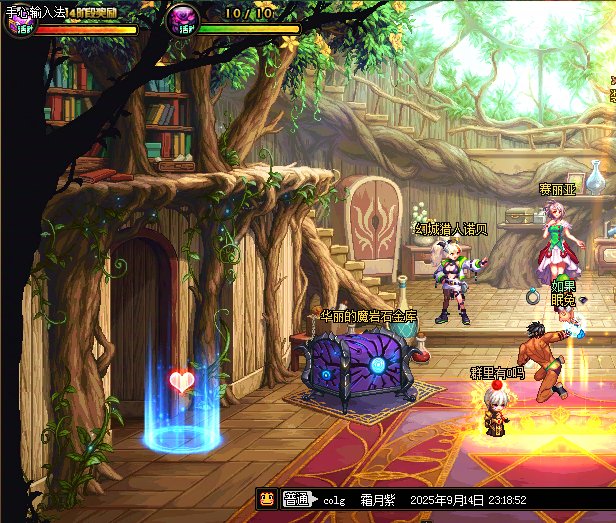Open the emoji face icon in chat bar
The height and width of the screenshot is (523, 616).
[x=267, y=499]
